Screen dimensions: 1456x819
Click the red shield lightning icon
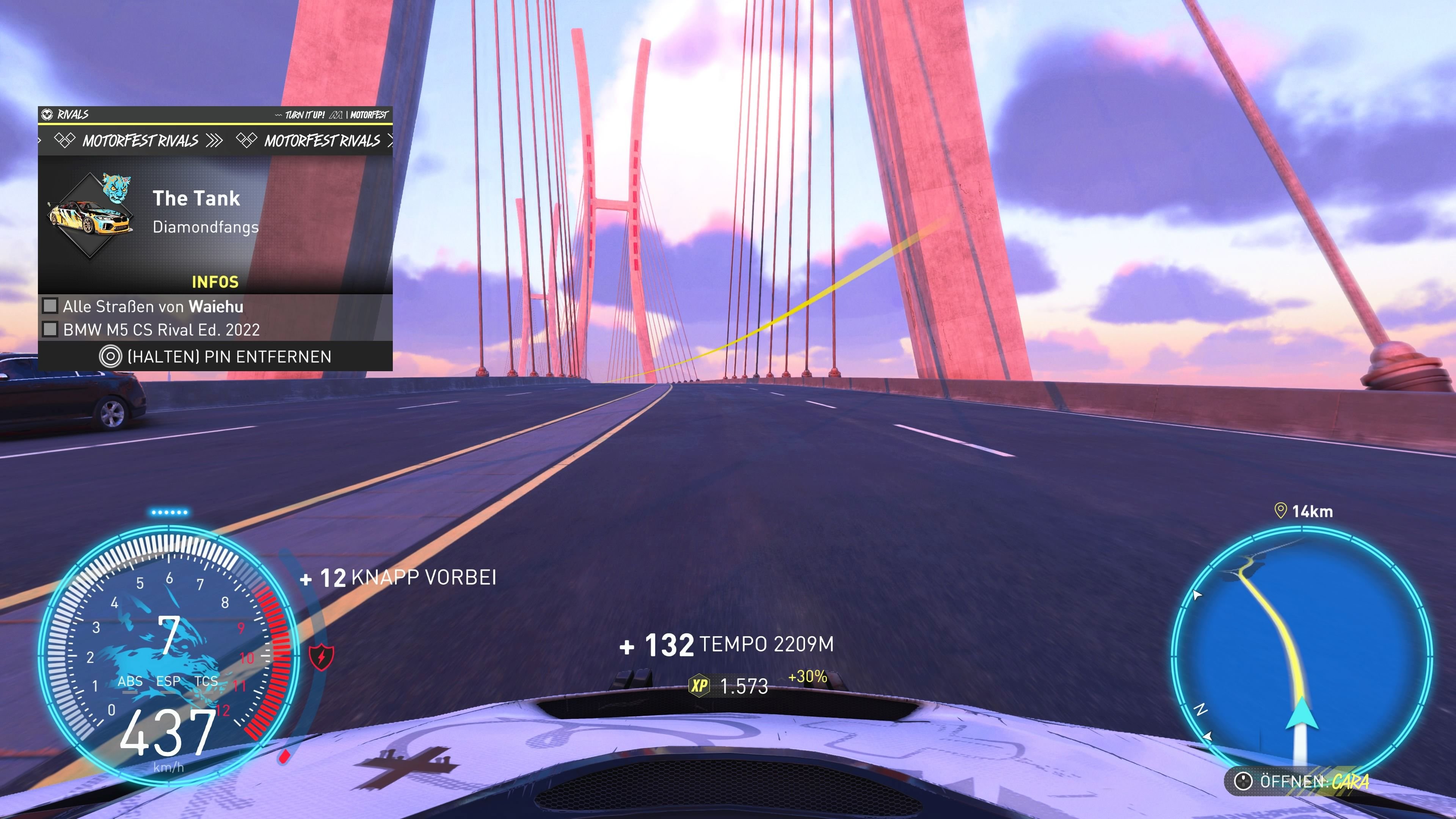pos(321,657)
